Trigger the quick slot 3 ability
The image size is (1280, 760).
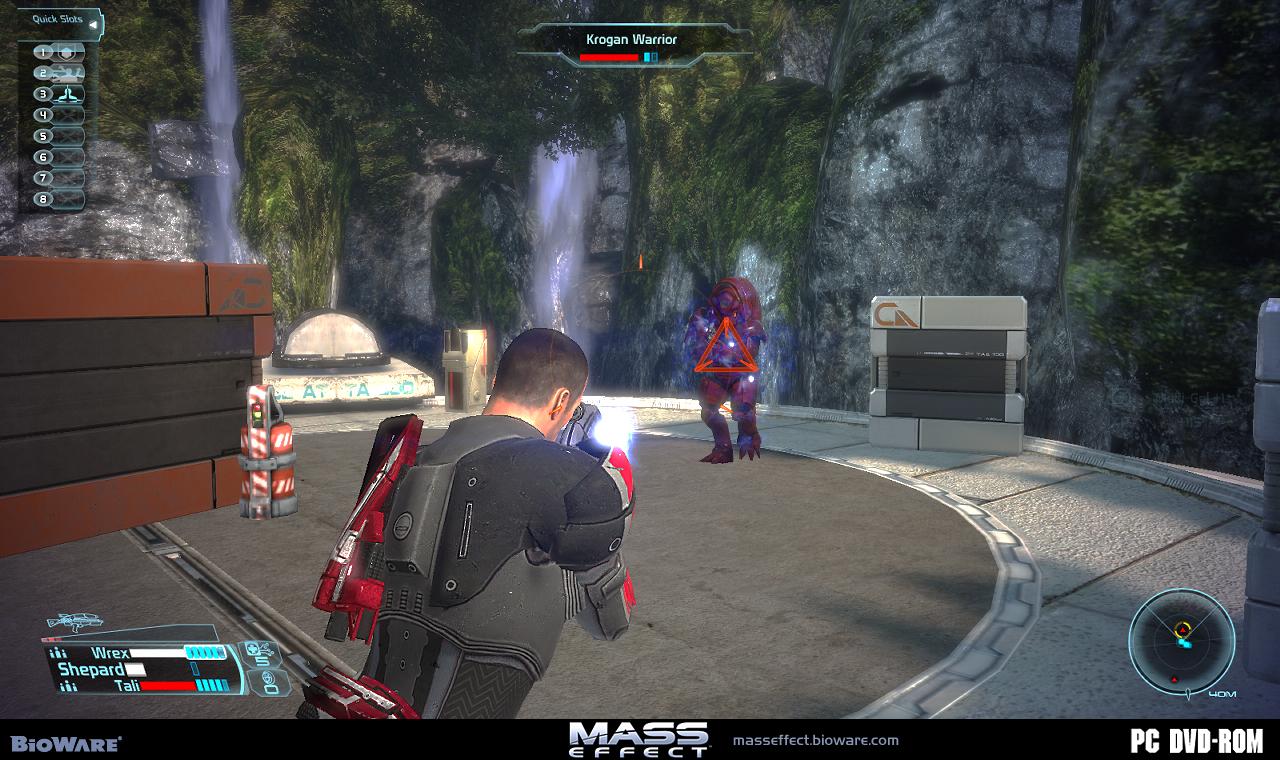[x=66, y=94]
